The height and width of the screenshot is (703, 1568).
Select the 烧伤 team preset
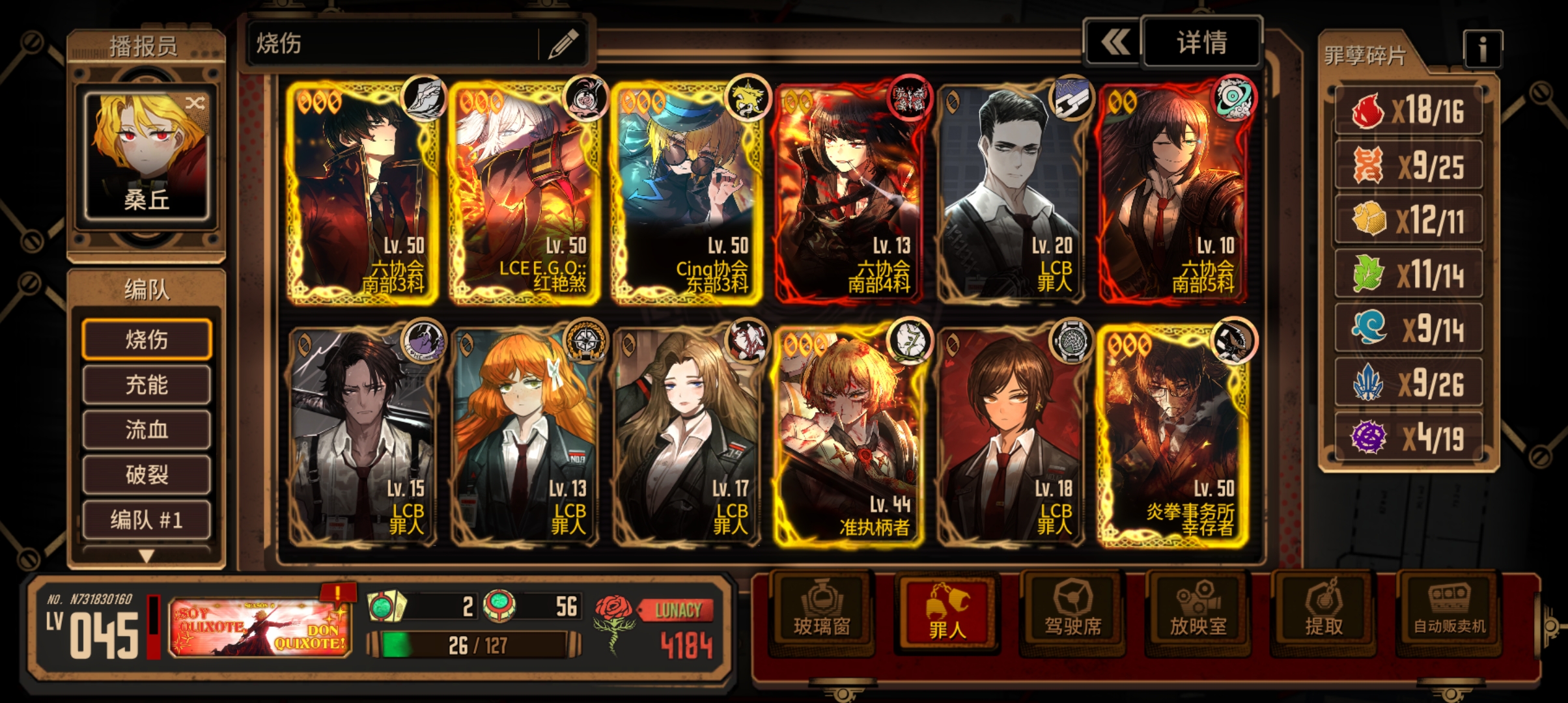[147, 339]
